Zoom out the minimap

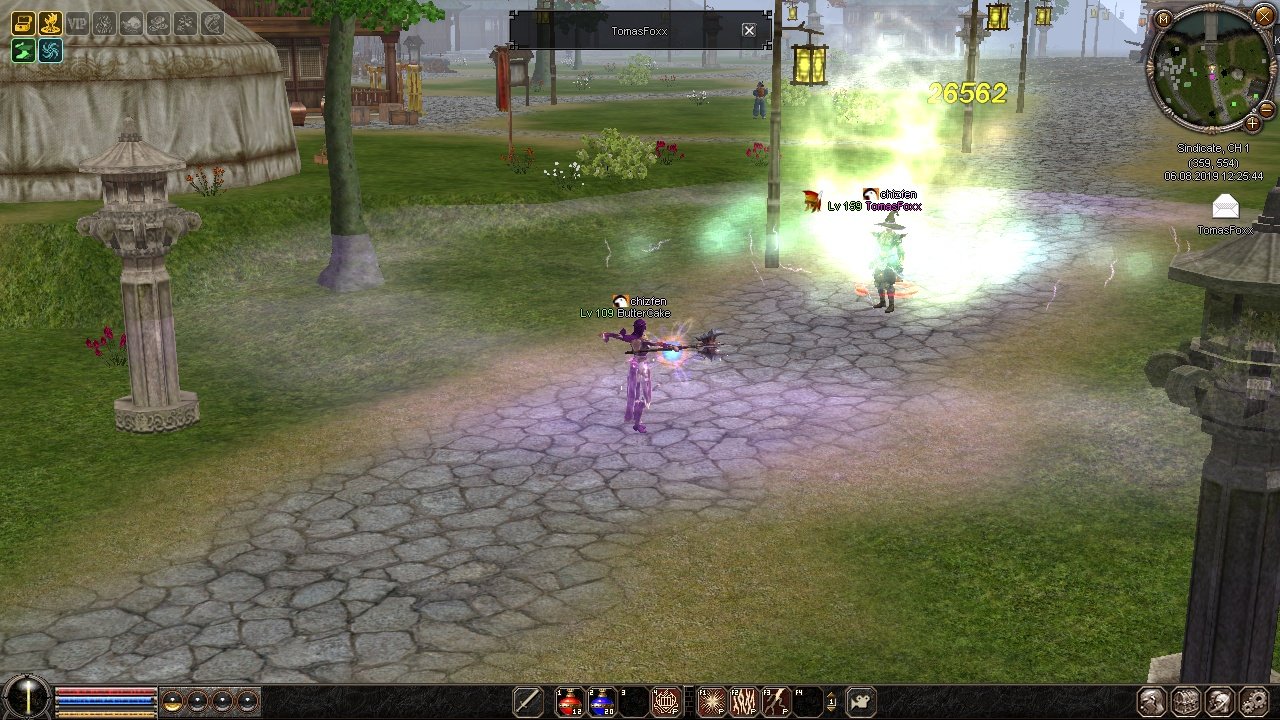pos(1266,108)
